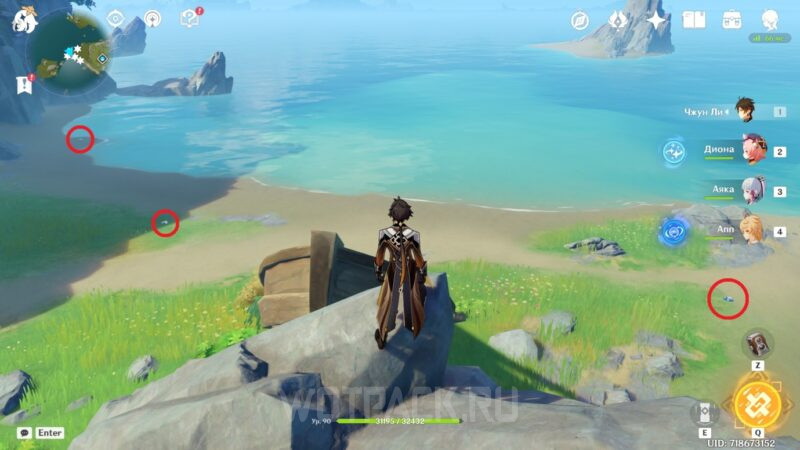800x450 pixels.
Task: Switch to party member Аяка
Action: [752, 189]
